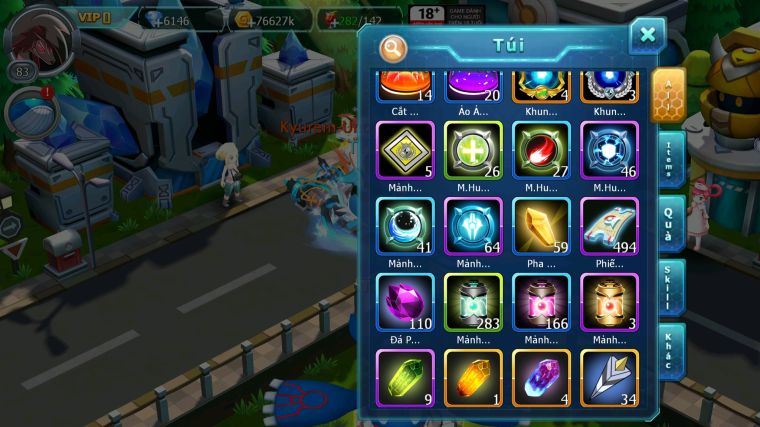This screenshot has width=760, height=427.
Task: Open the bag search magnifier
Action: [394, 47]
